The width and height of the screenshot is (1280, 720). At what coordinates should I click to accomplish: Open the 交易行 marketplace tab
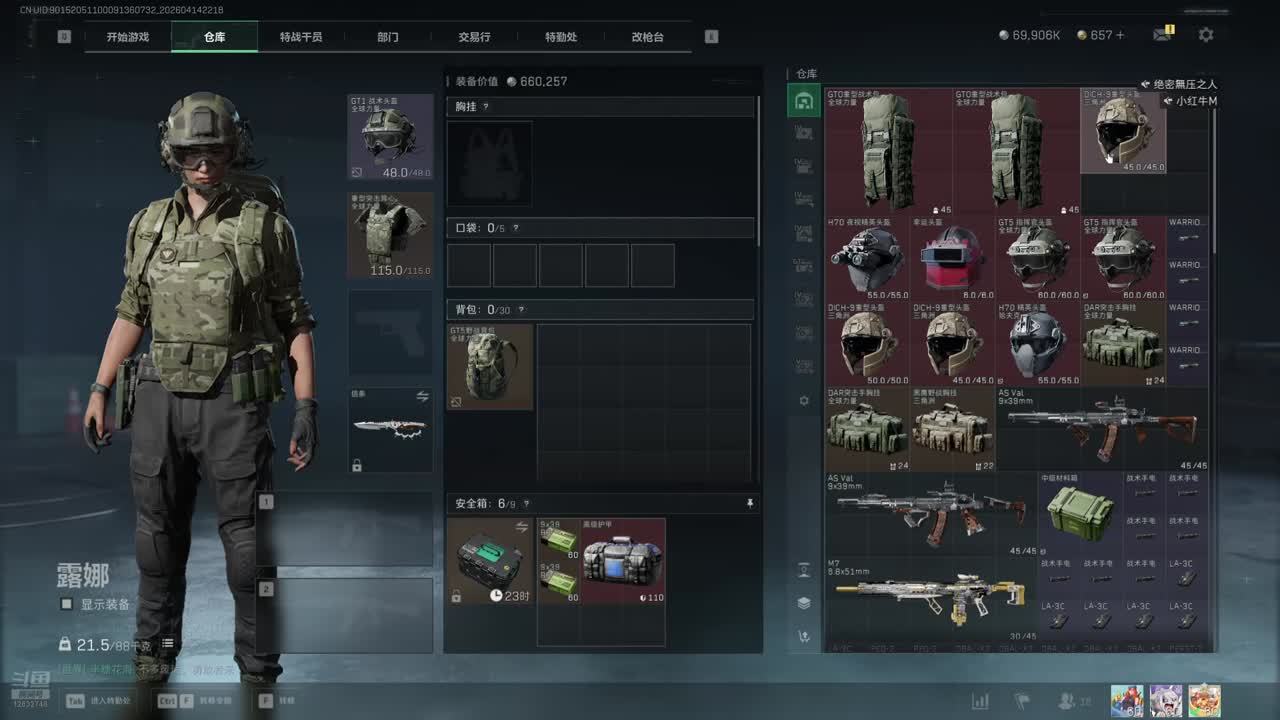474,37
